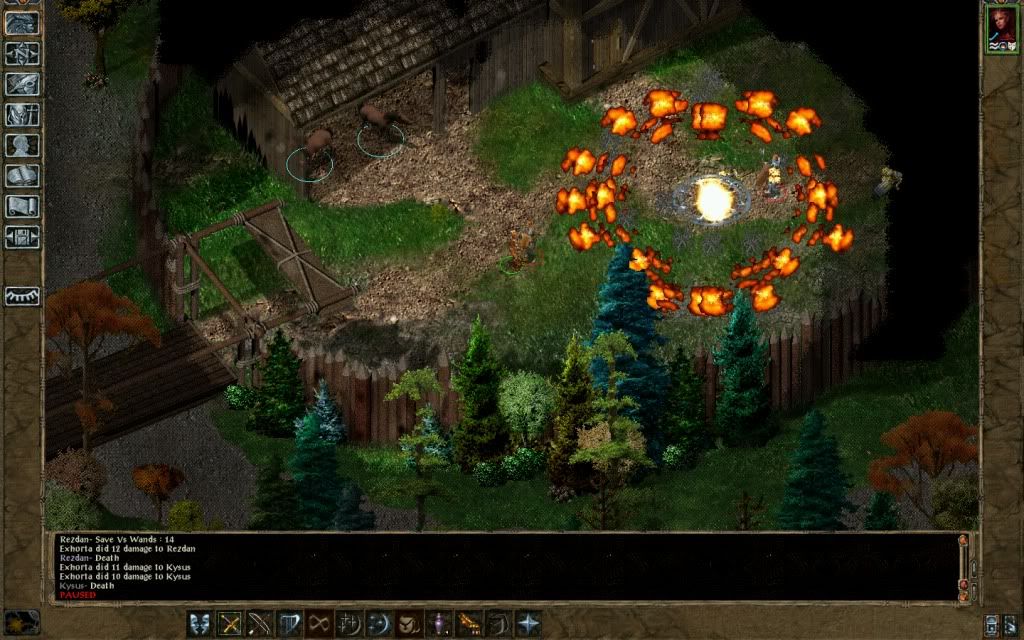
Task: Select the highlighted crossed weapons slot
Action: coord(231,624)
